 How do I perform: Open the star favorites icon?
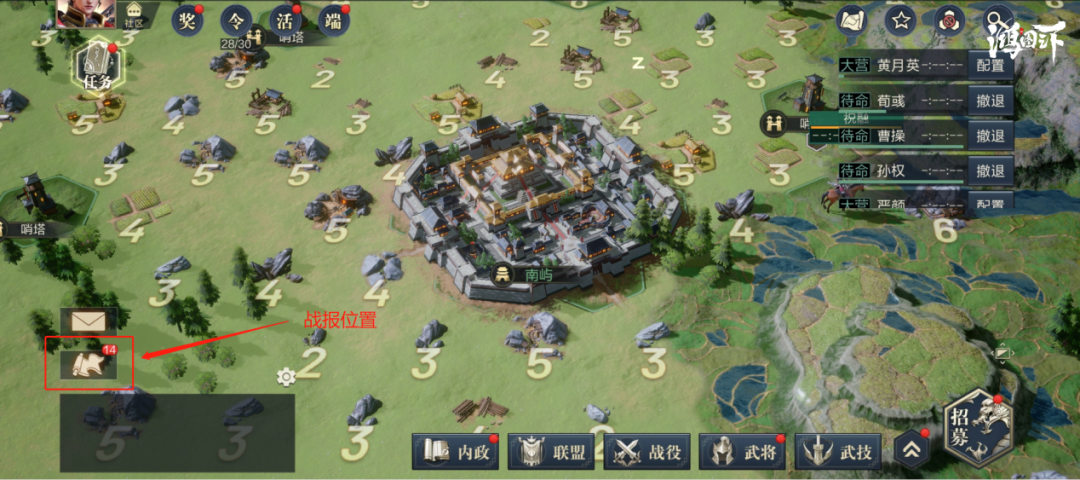tap(902, 19)
